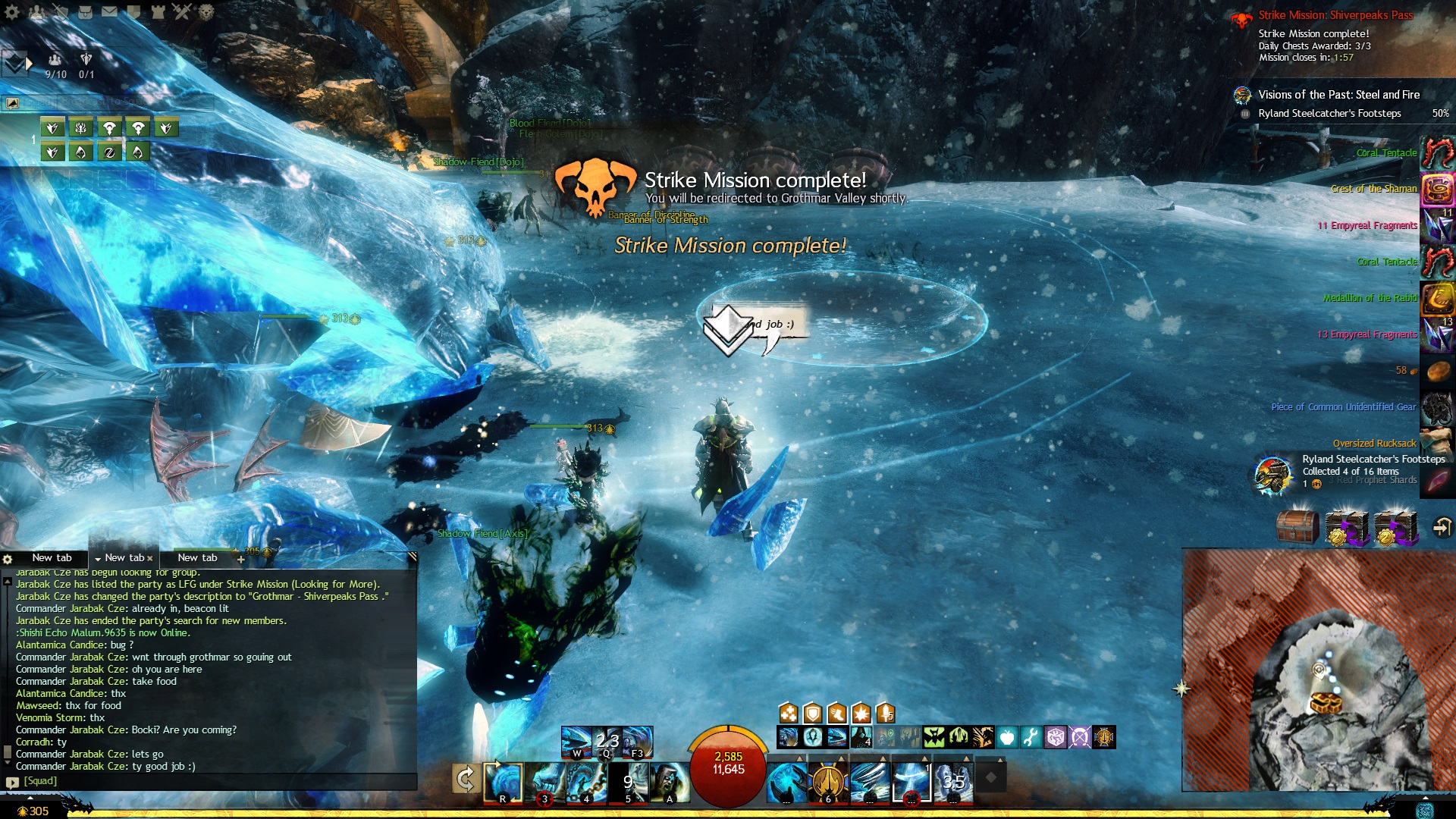Screen dimensions: 1456x819
Task: Open the castle tower WvW icon
Action: 158,11
